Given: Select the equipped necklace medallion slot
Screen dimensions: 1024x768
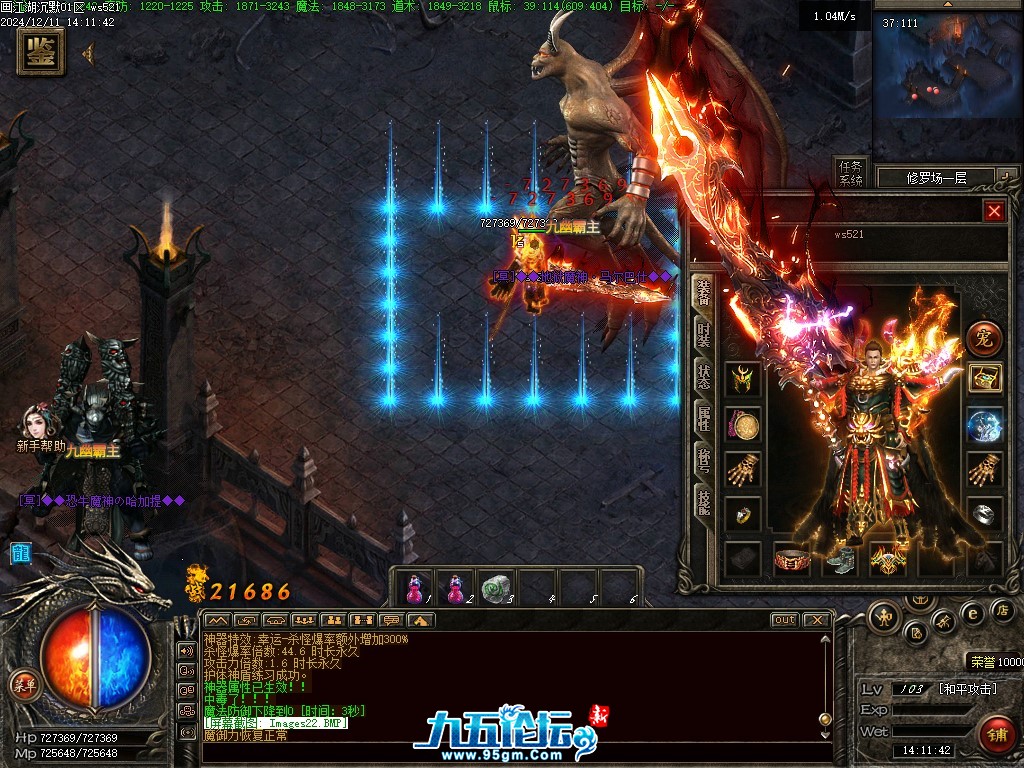Looking at the screenshot, I should [742, 425].
